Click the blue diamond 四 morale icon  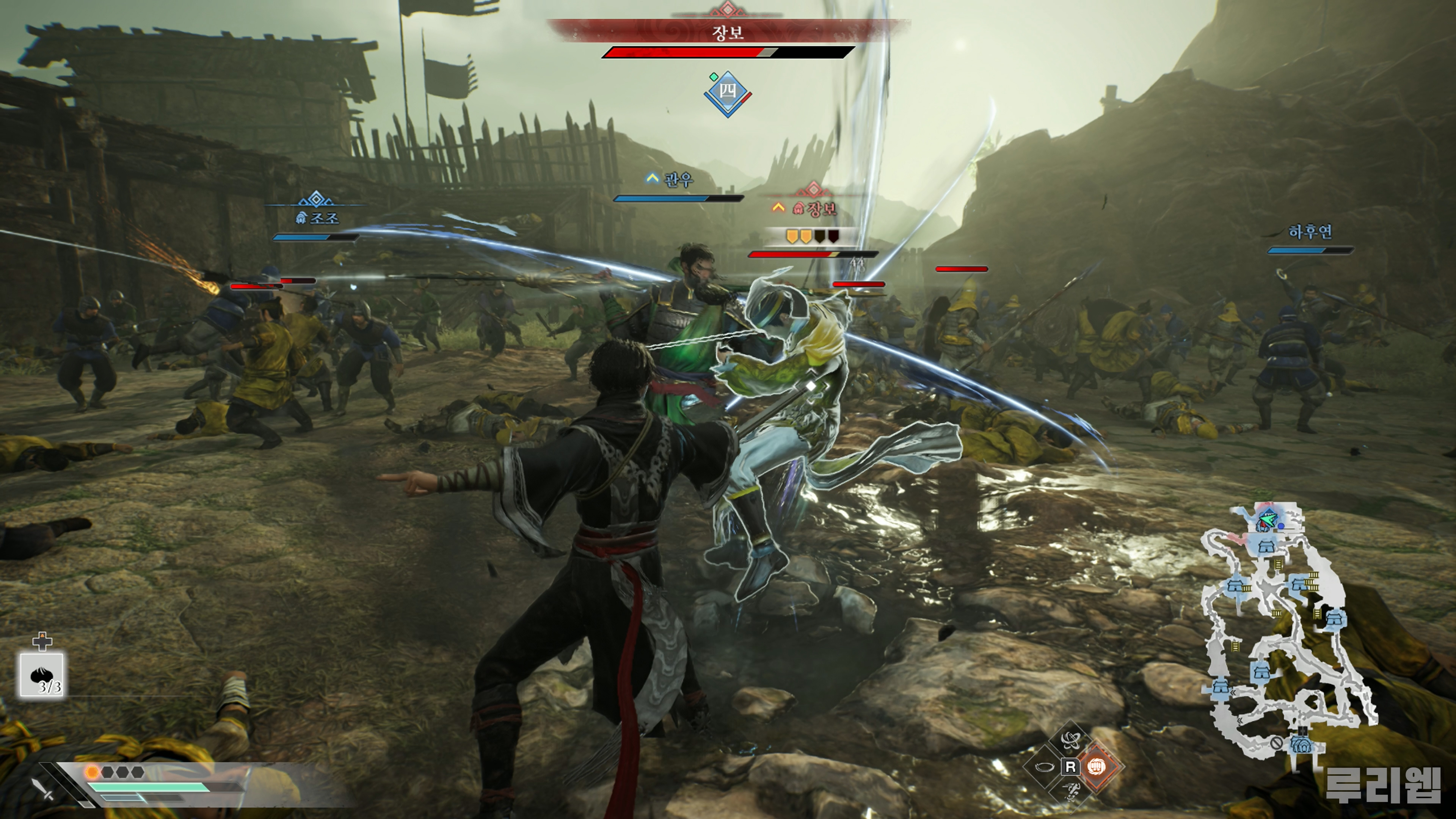tap(728, 92)
